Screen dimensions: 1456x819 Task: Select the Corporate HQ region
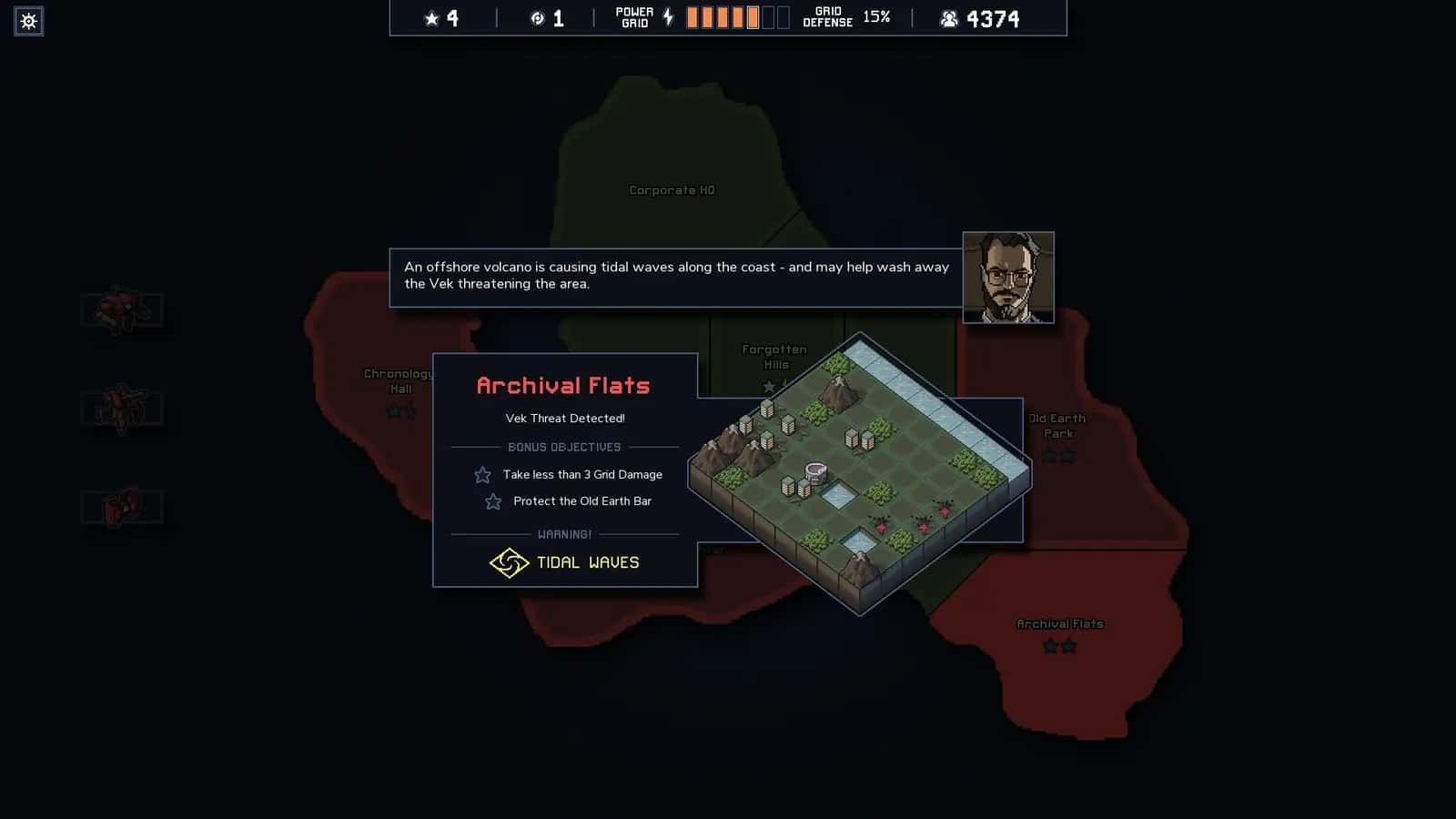point(672,190)
